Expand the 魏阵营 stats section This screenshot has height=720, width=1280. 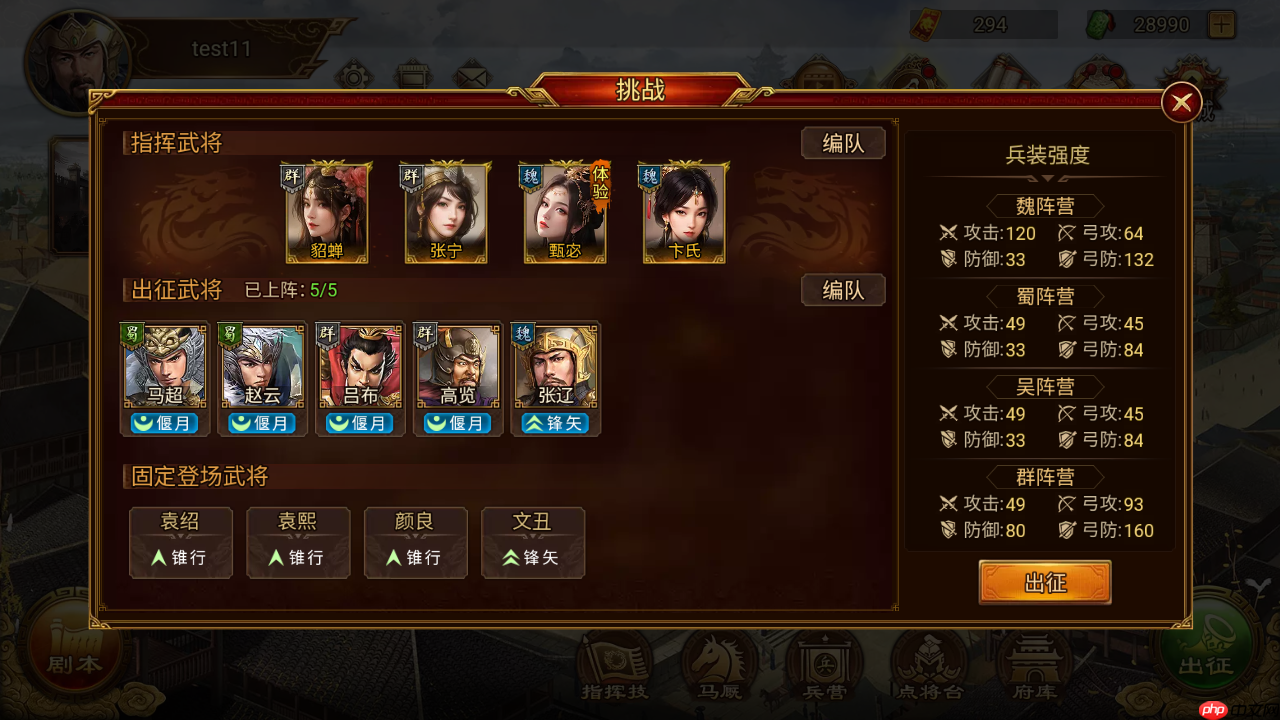1046,207
